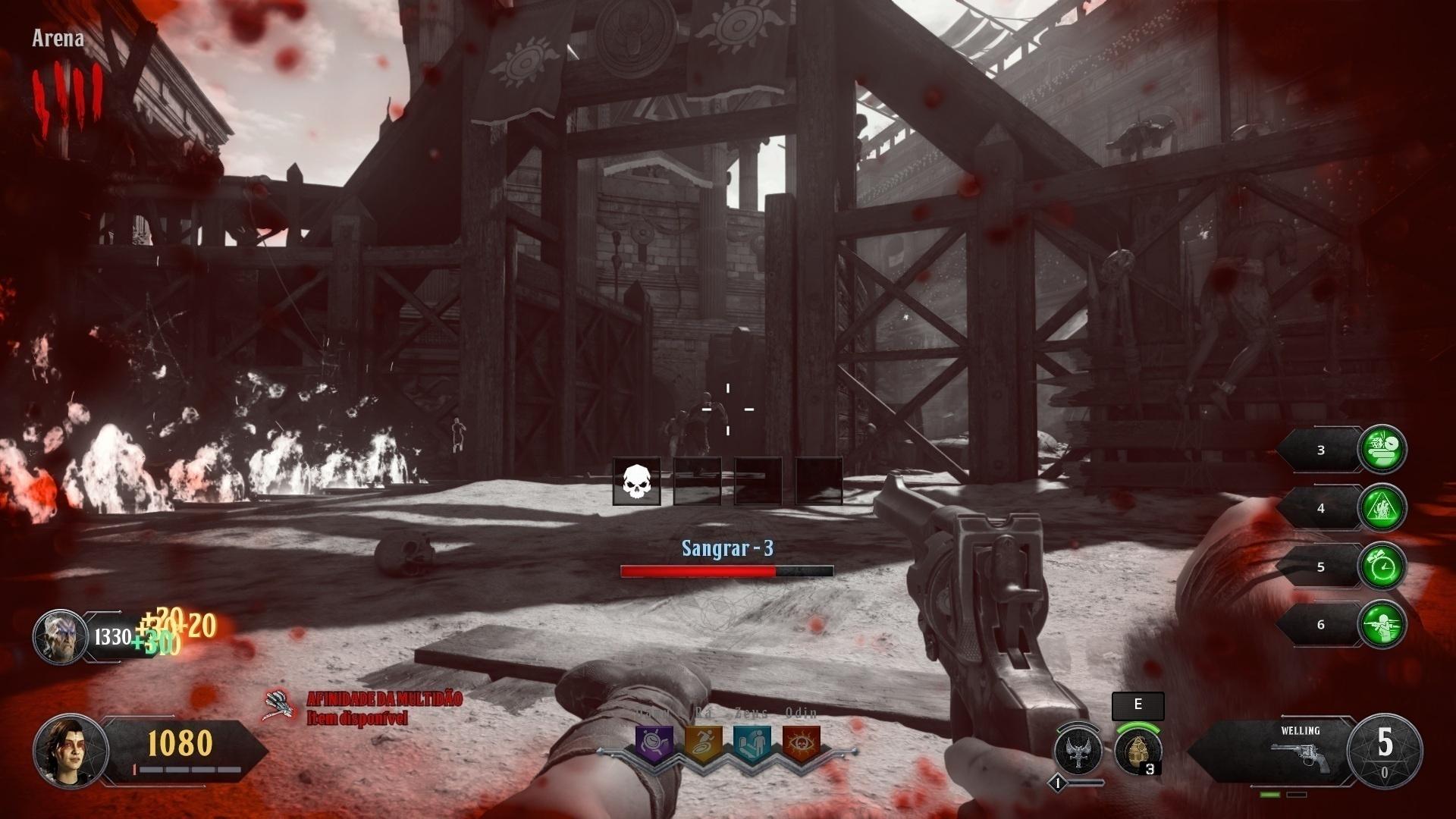Select the frag grenade equipment icon
This screenshot has width=1456, height=819.
pos(1137,750)
